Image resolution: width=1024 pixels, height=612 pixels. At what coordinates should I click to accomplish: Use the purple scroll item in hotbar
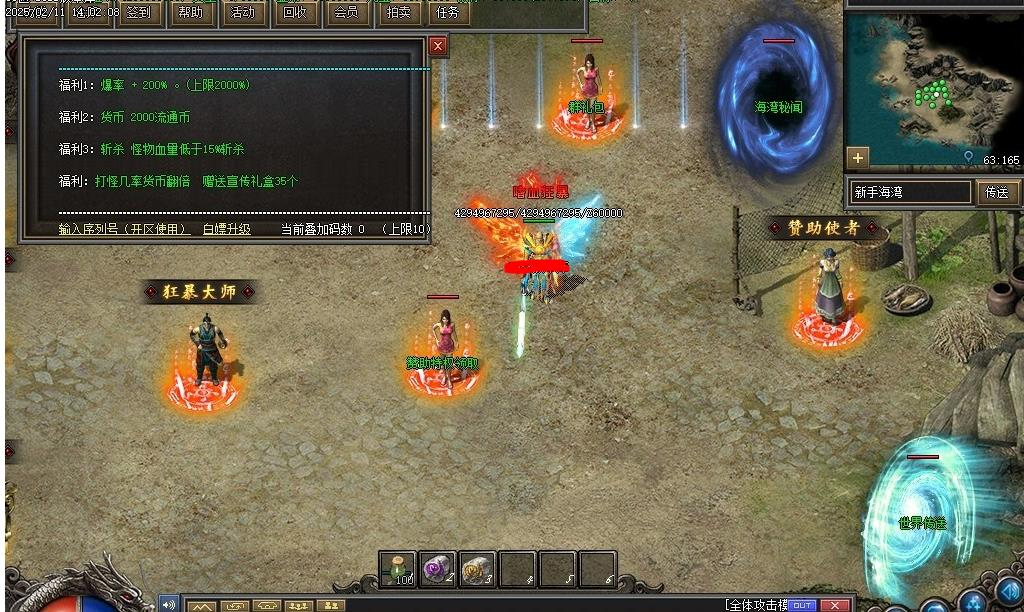coord(438,569)
